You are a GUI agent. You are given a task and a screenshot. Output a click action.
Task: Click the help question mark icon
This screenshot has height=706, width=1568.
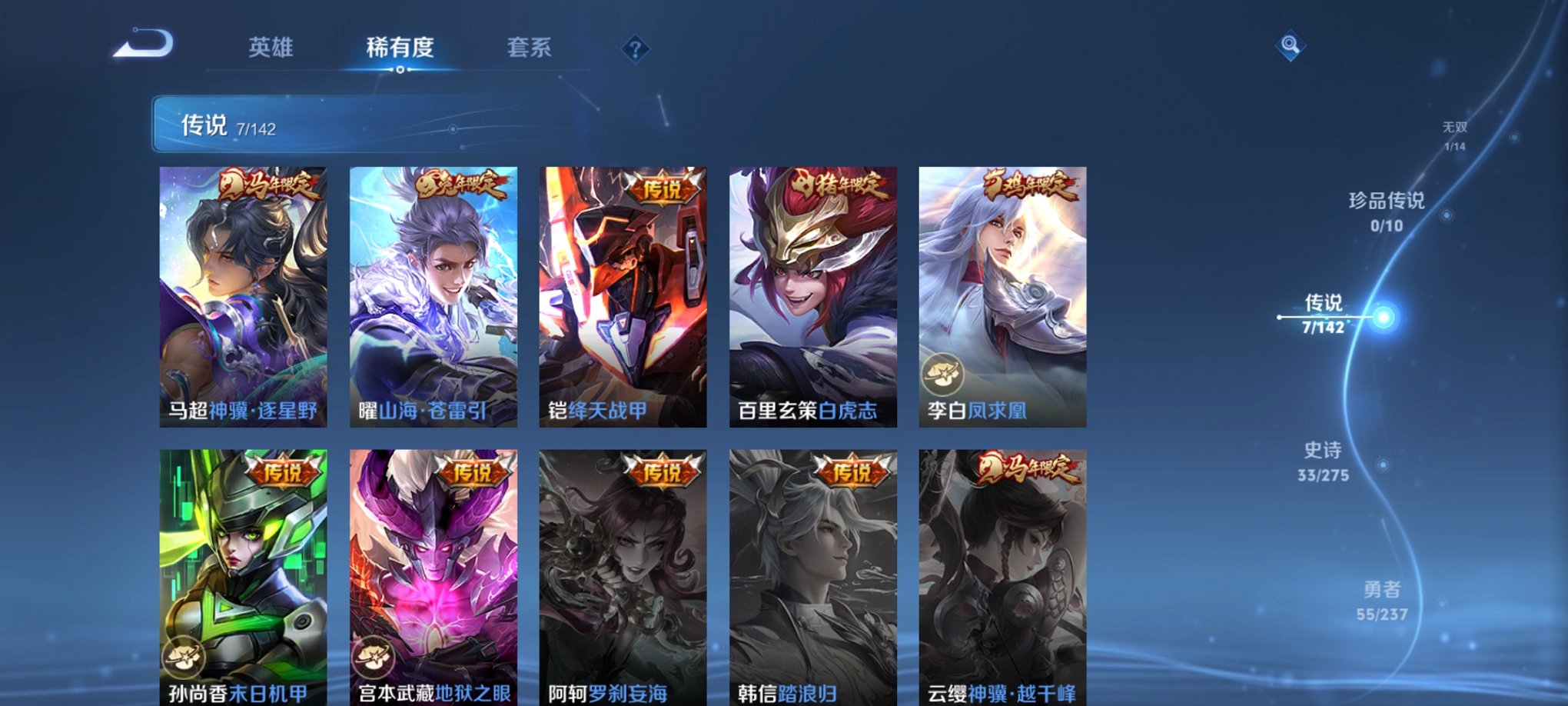634,50
